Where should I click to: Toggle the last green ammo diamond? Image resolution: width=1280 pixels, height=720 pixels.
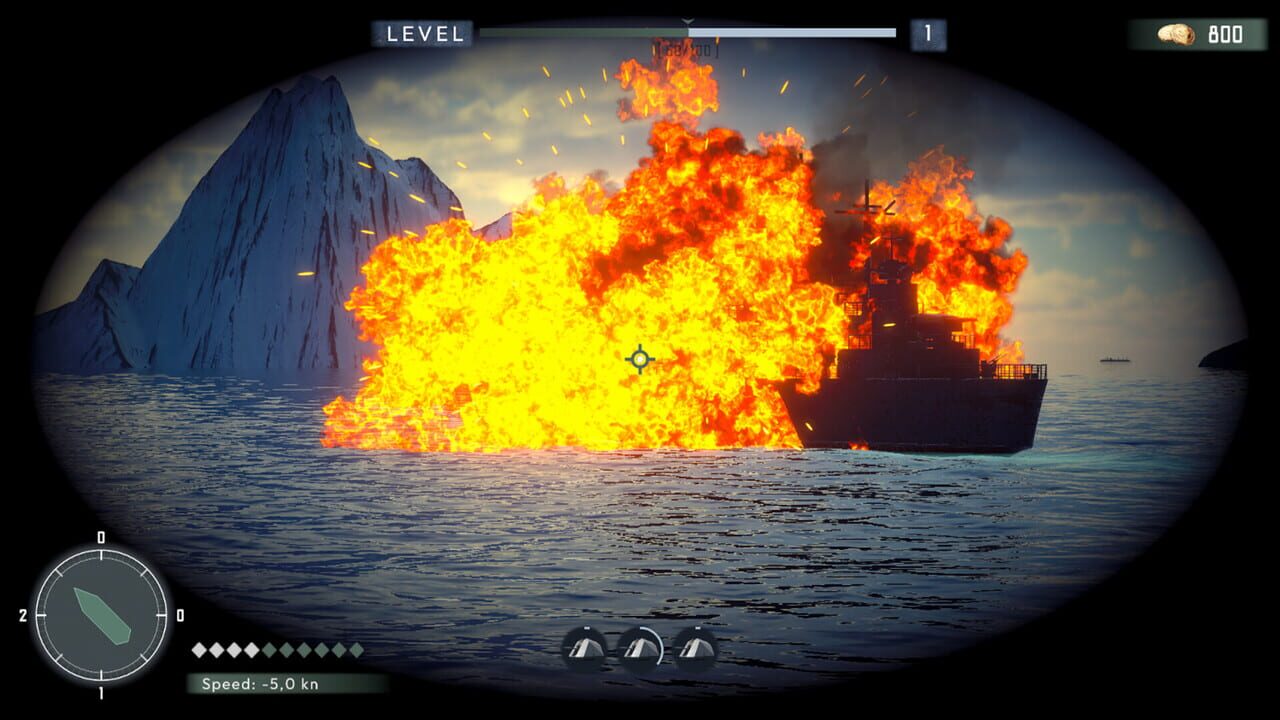tap(356, 650)
